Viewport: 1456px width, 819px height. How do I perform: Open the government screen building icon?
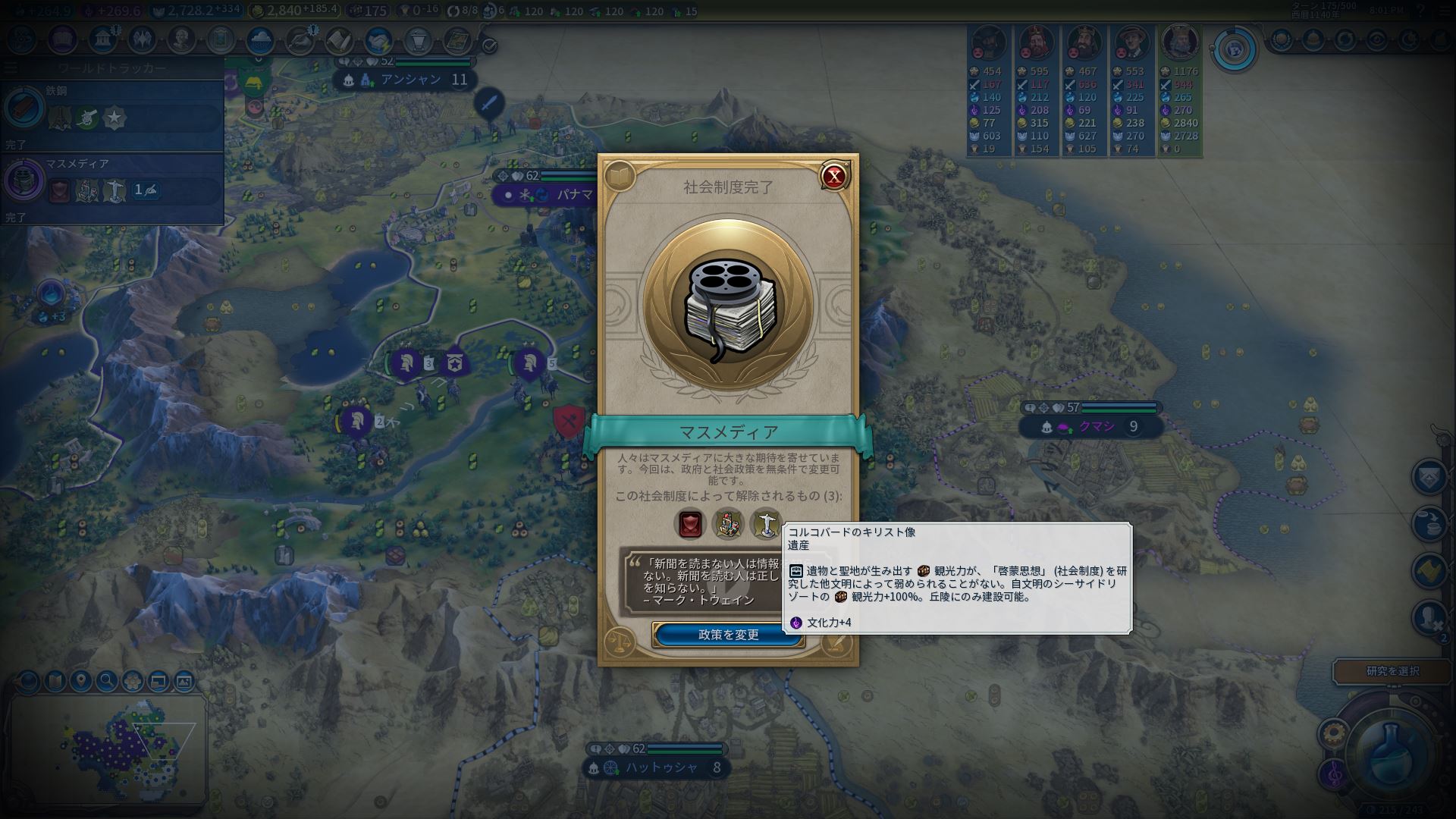point(102,39)
